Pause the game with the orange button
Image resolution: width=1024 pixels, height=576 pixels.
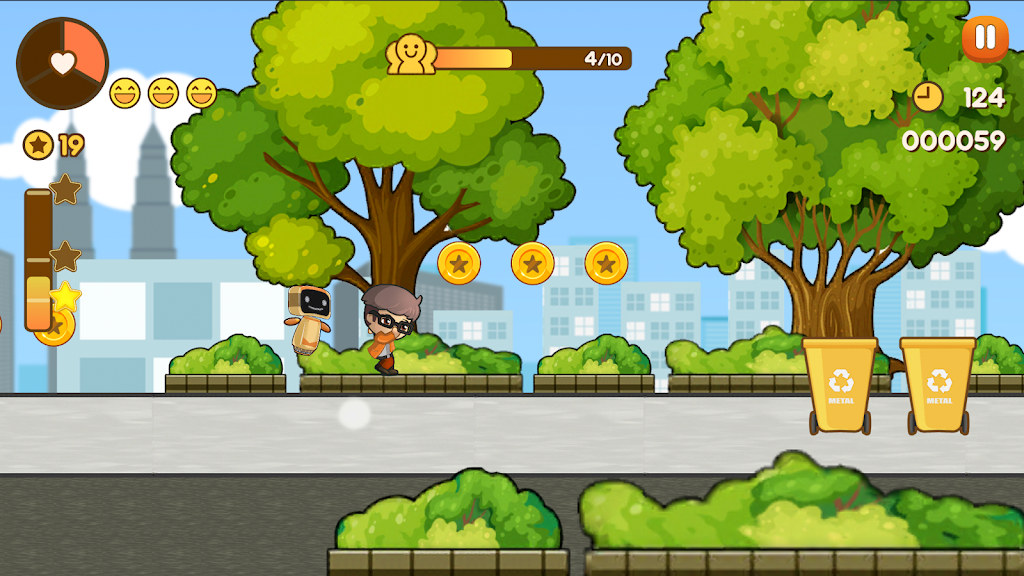click(985, 38)
